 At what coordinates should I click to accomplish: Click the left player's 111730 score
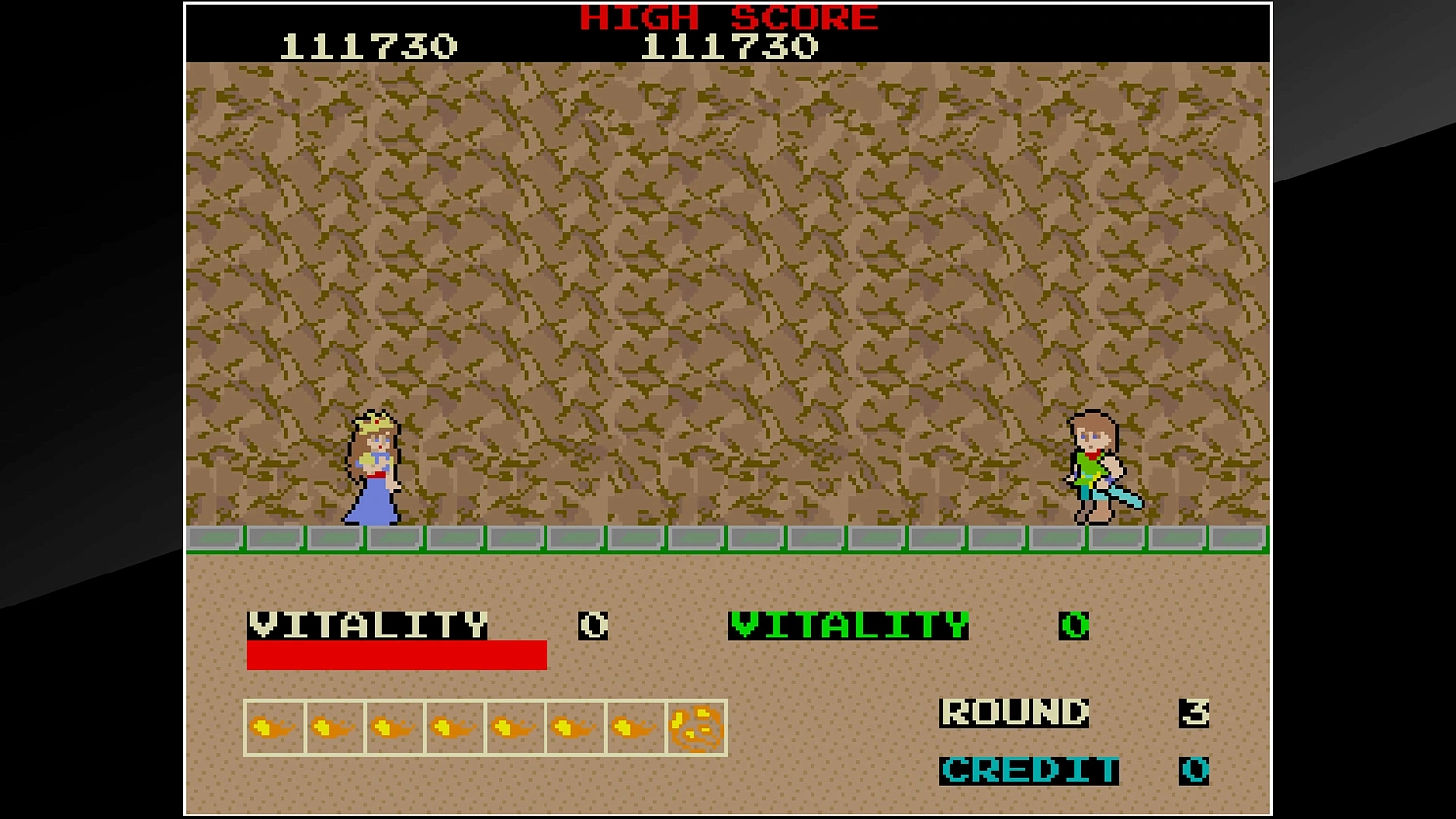371,43
